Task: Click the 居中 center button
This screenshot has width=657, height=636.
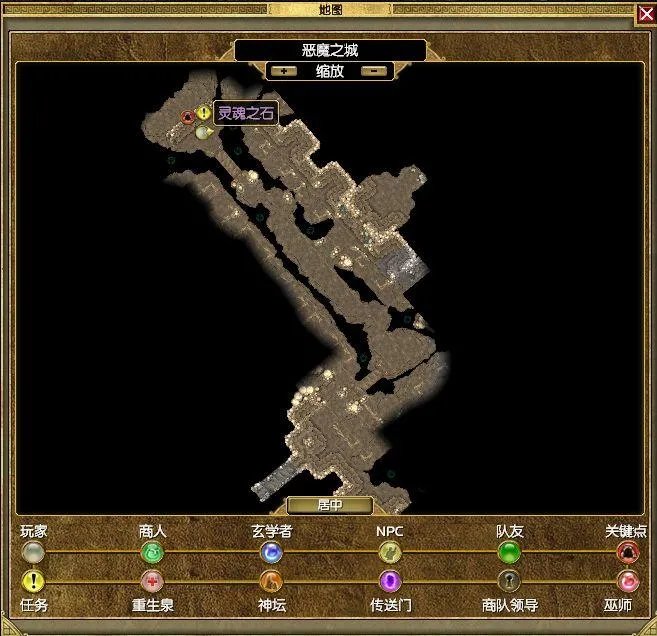Action: 329,506
